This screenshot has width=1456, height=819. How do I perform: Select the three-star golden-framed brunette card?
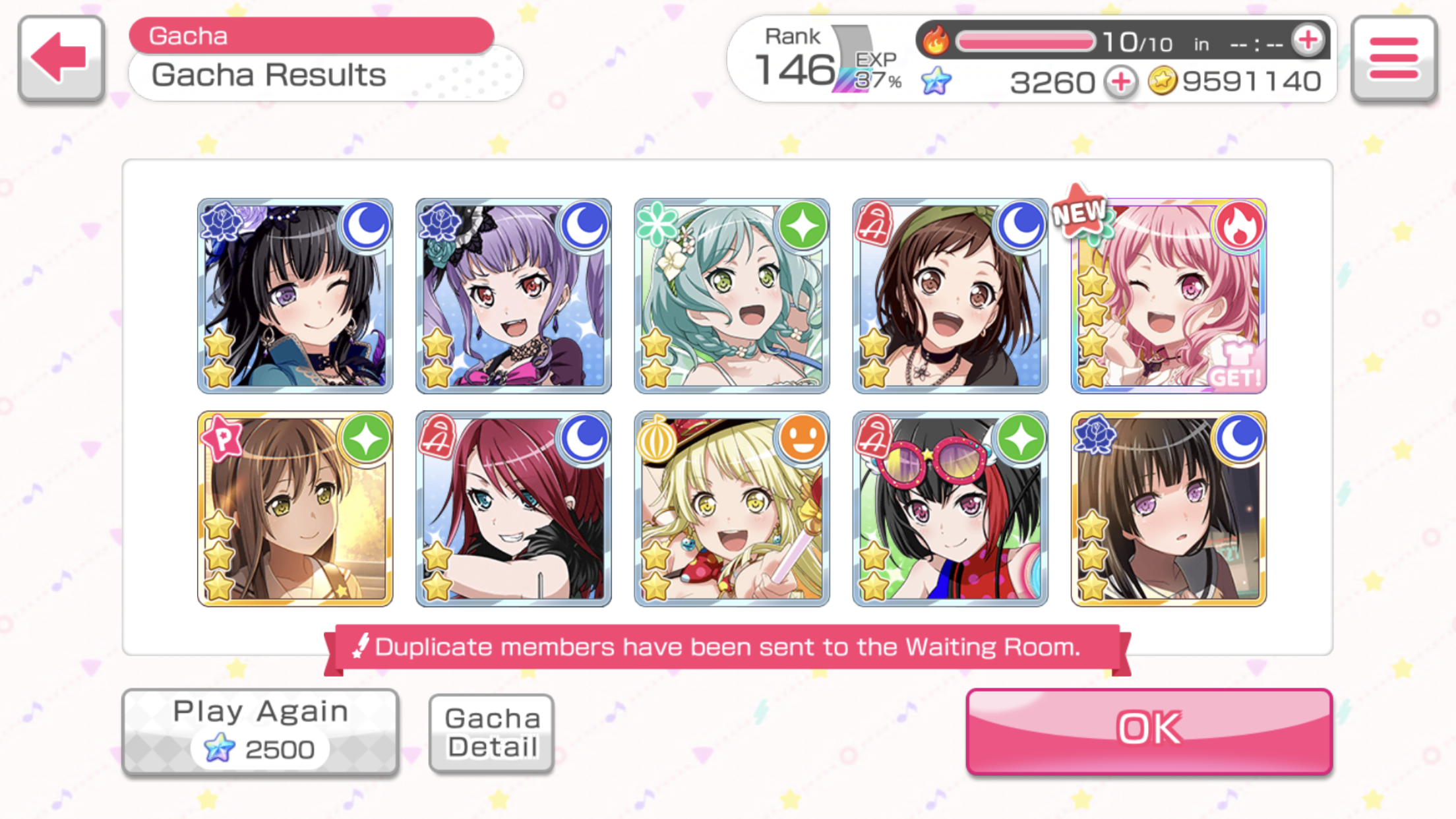[295, 508]
